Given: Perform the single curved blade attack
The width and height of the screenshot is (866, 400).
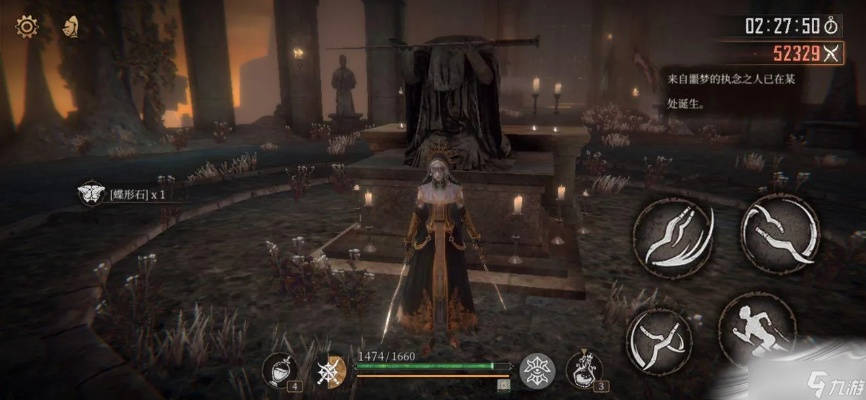Looking at the screenshot, I should click(779, 234).
